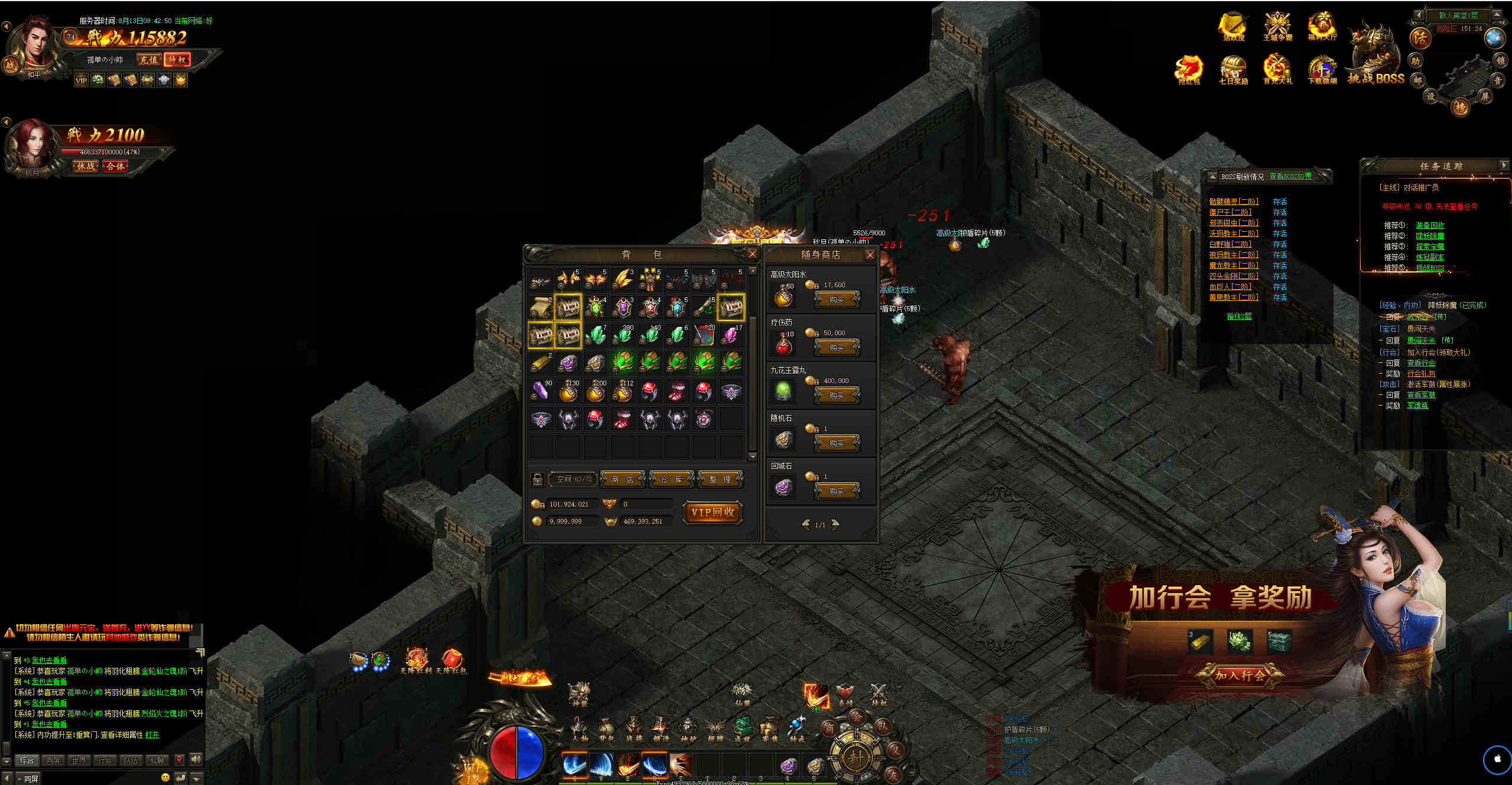Close the 背包 backpack window
Viewport: 1512px width, 785px height.
(752, 254)
